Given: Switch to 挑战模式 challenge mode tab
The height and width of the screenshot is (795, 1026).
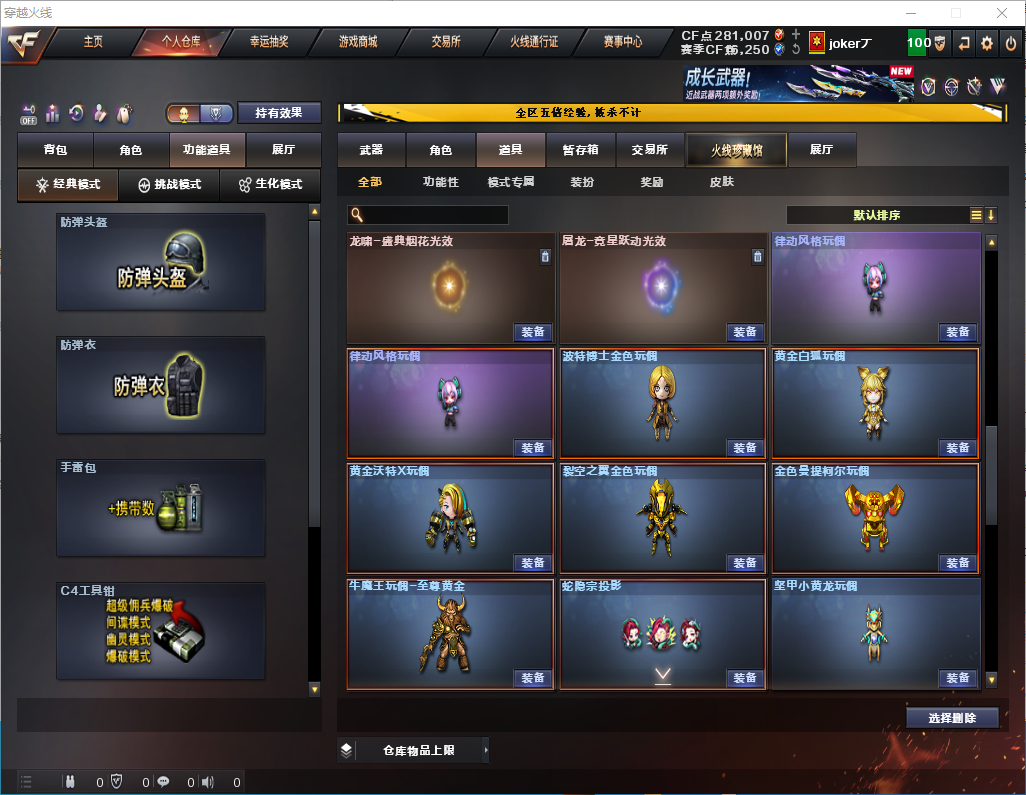Looking at the screenshot, I should (169, 185).
